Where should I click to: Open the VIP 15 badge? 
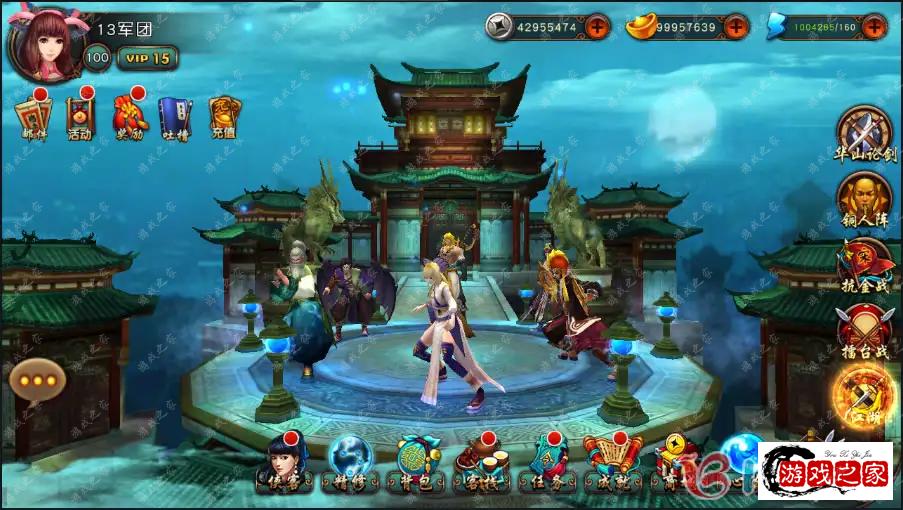point(147,58)
